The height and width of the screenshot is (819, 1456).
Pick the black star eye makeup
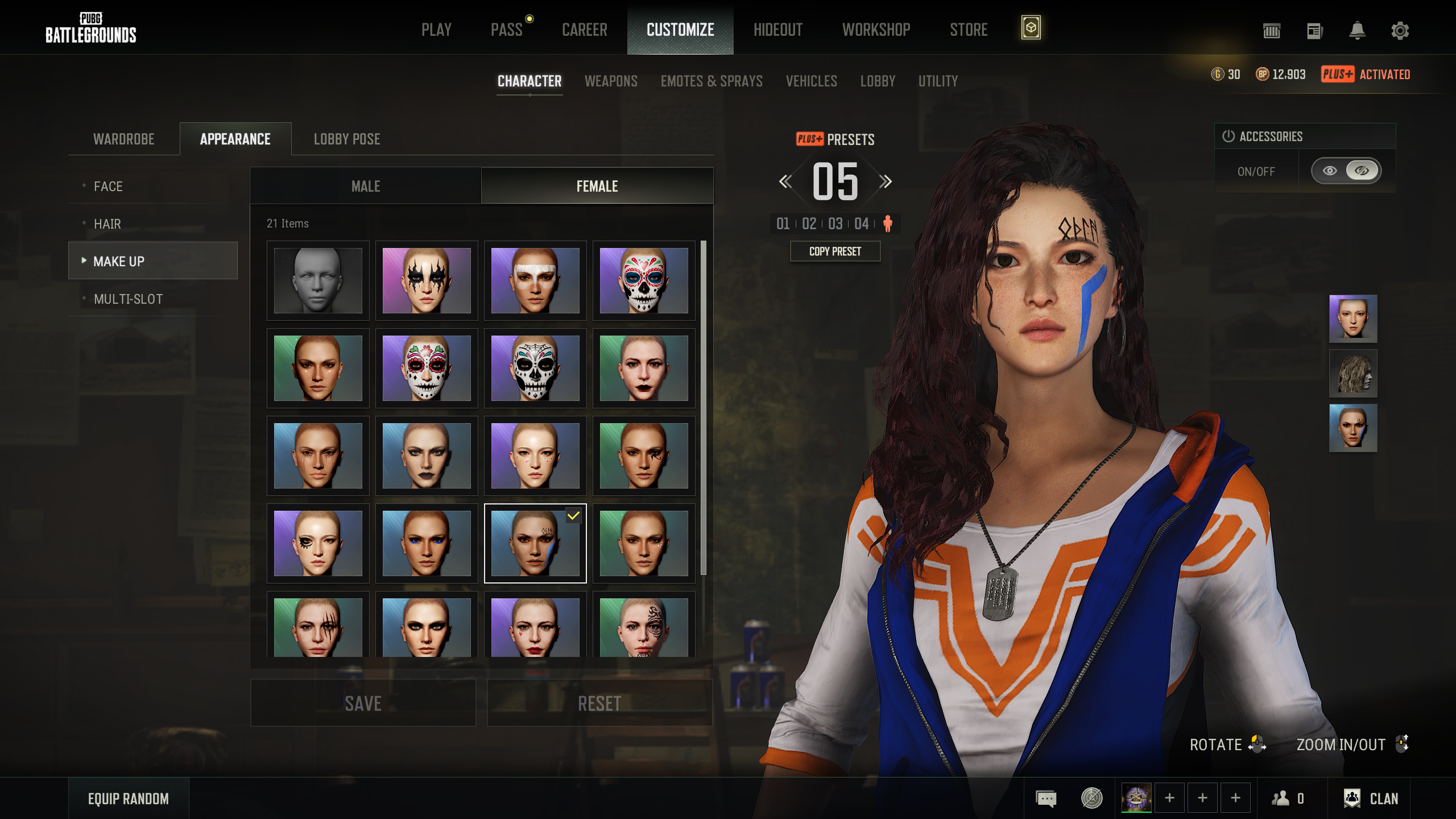pos(427,280)
